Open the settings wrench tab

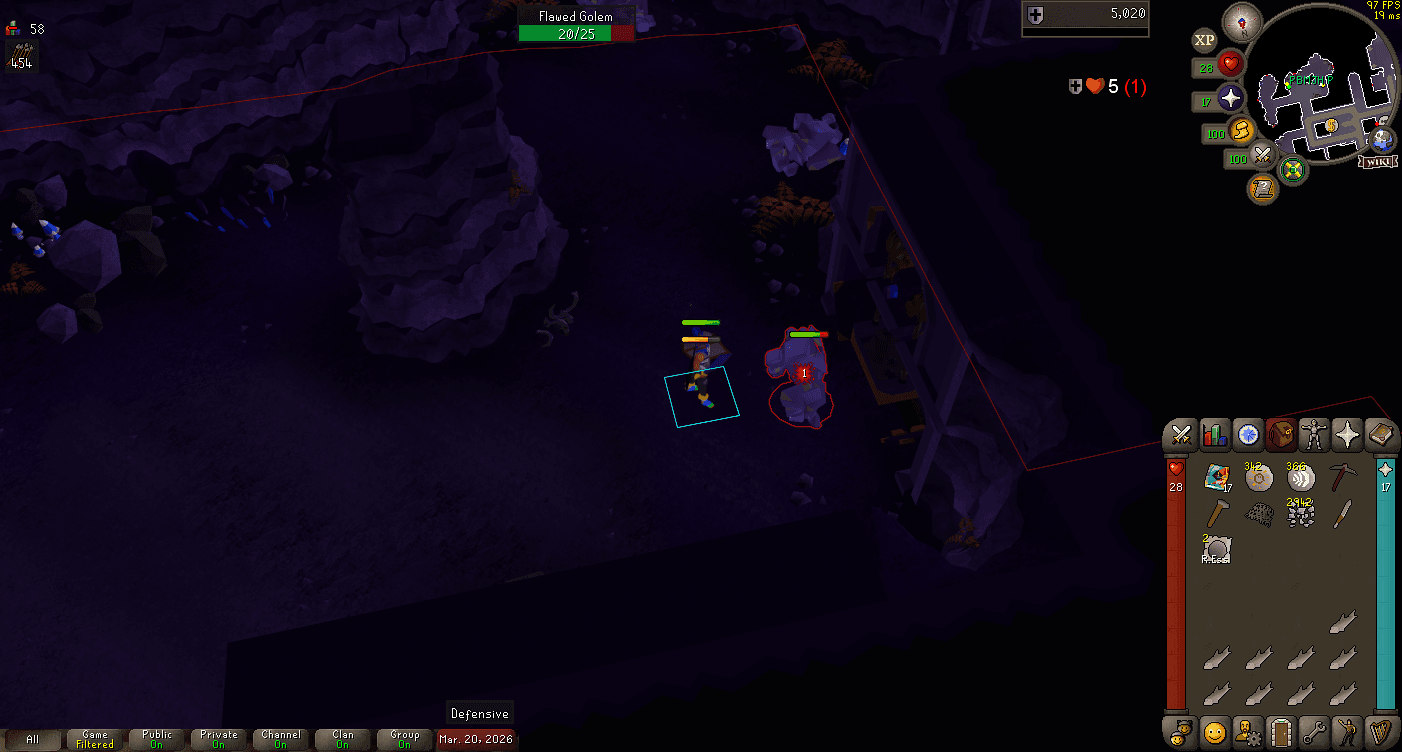pyautogui.click(x=1313, y=731)
